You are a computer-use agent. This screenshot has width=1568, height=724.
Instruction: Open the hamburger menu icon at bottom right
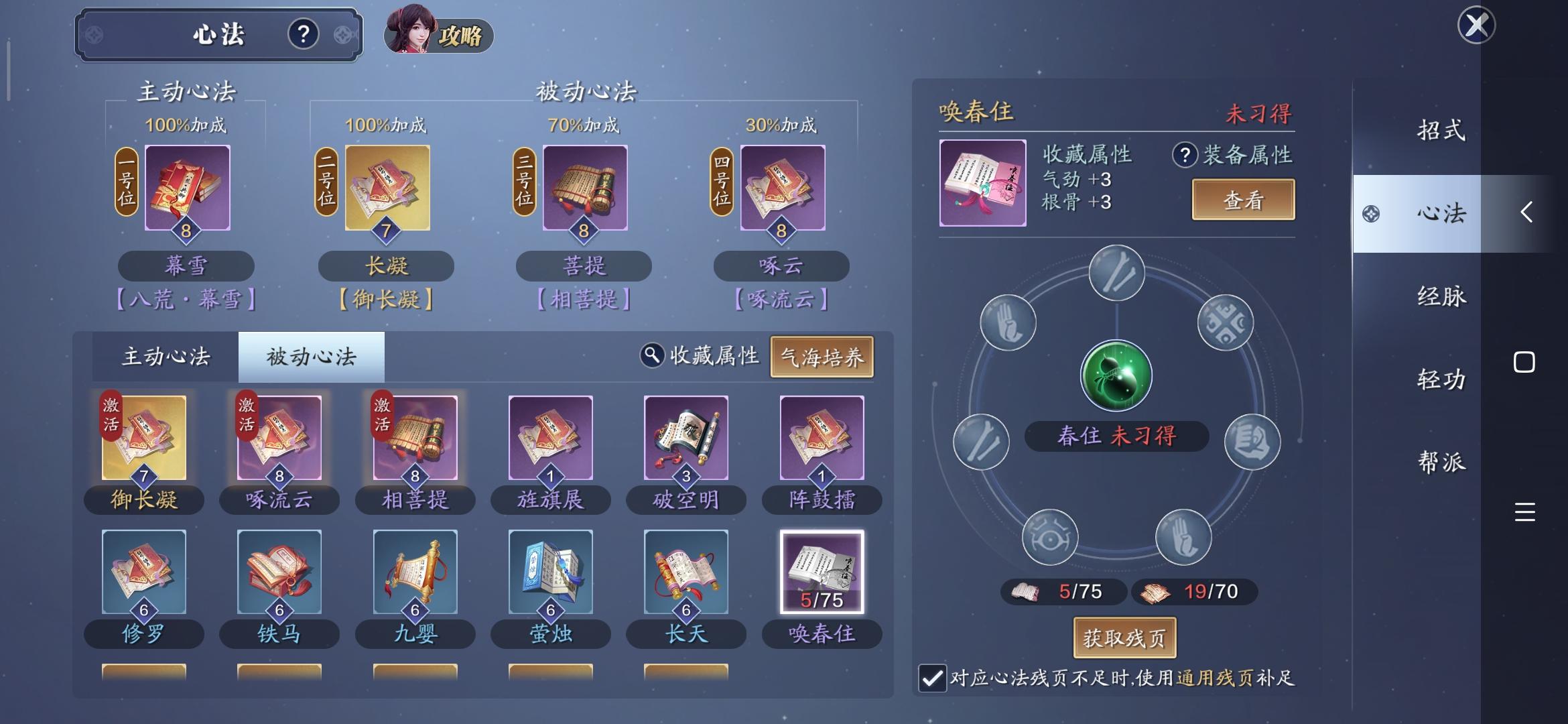(1526, 511)
